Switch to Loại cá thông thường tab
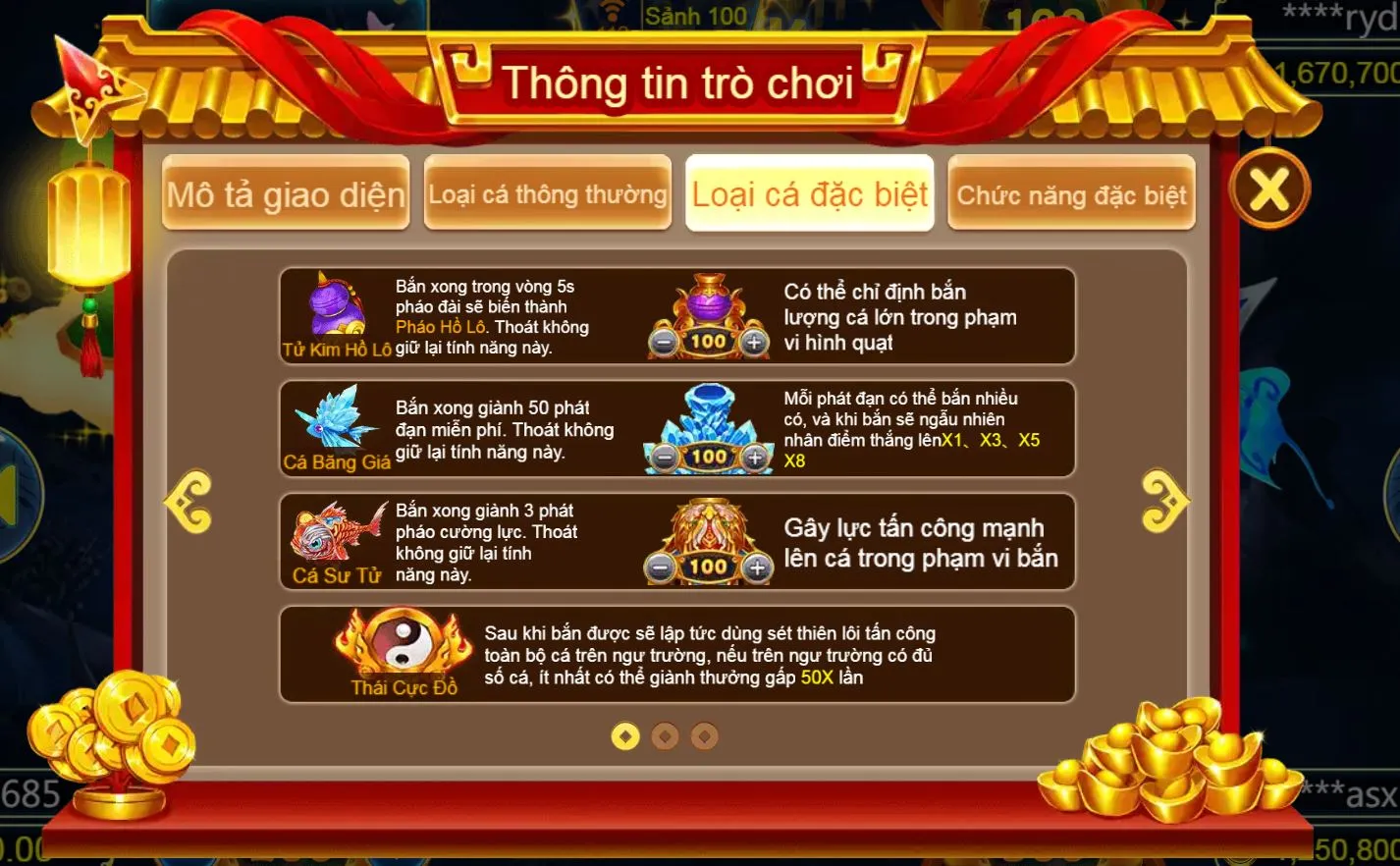 [x=548, y=193]
